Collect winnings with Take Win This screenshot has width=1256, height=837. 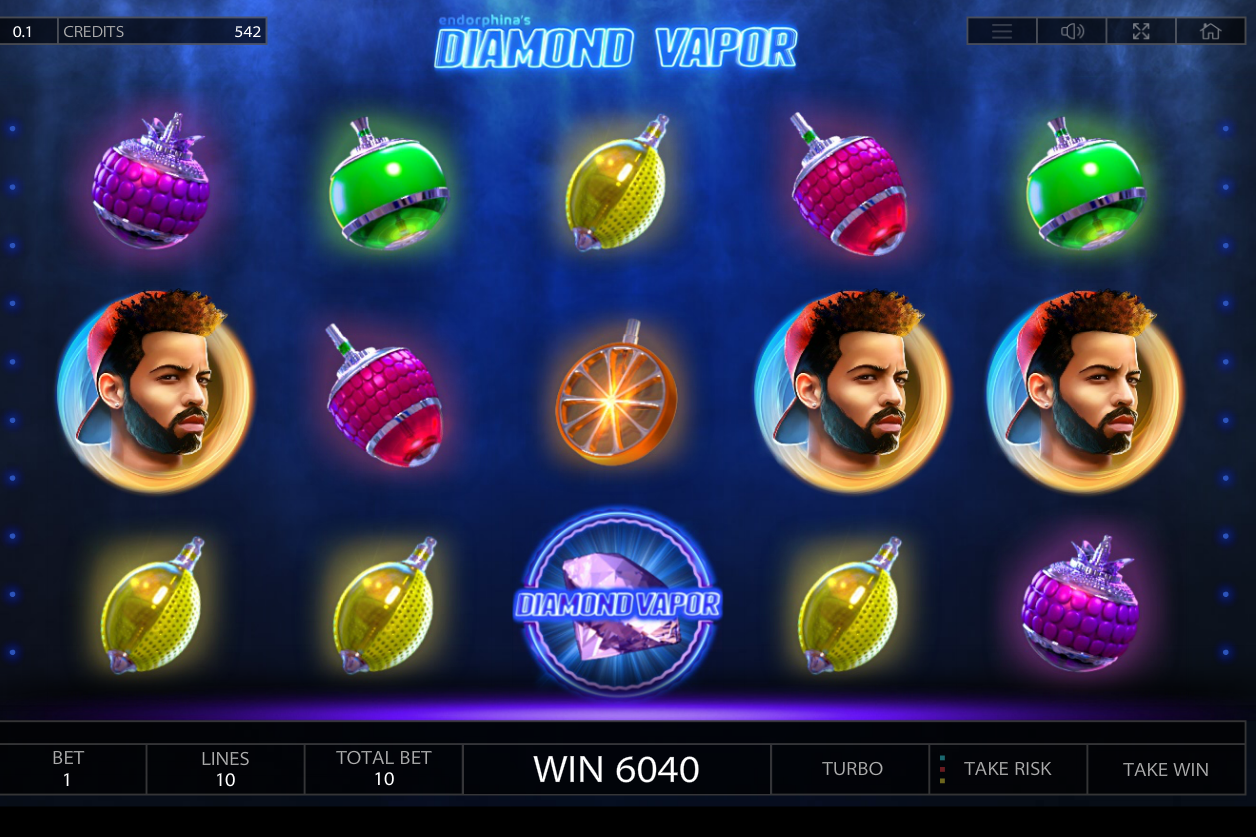[1165, 769]
